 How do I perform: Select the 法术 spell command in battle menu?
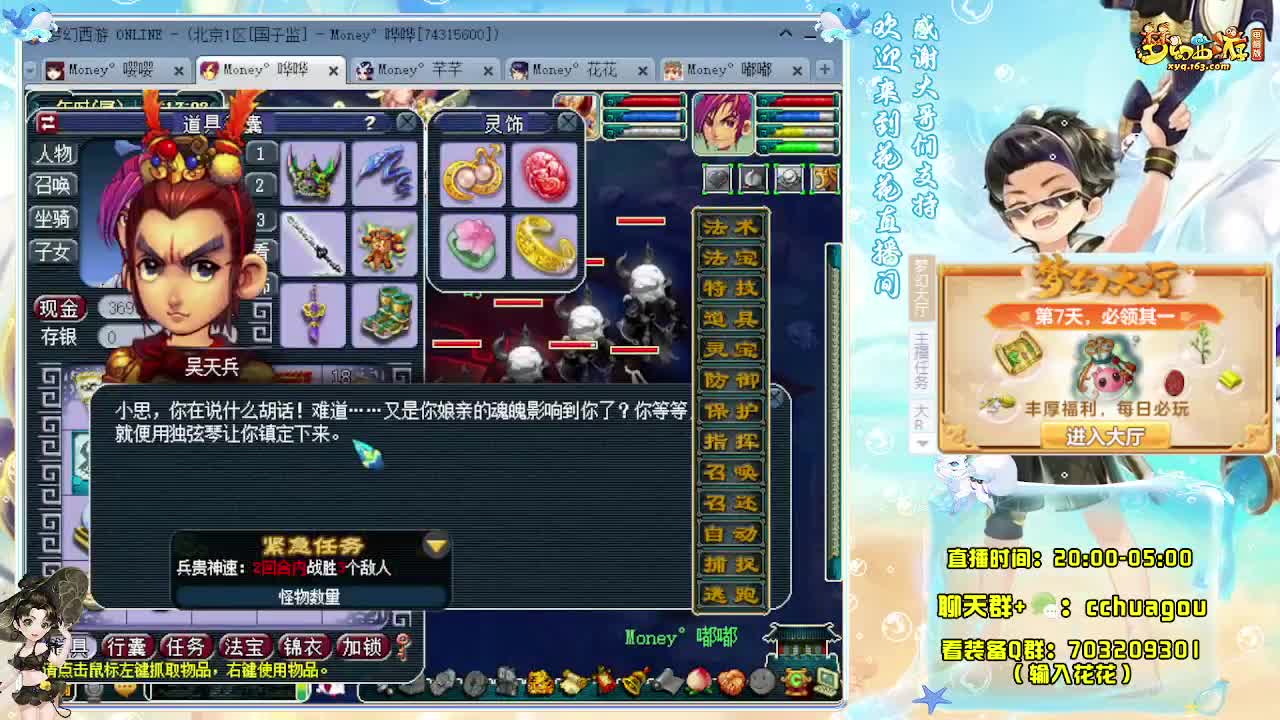point(730,225)
